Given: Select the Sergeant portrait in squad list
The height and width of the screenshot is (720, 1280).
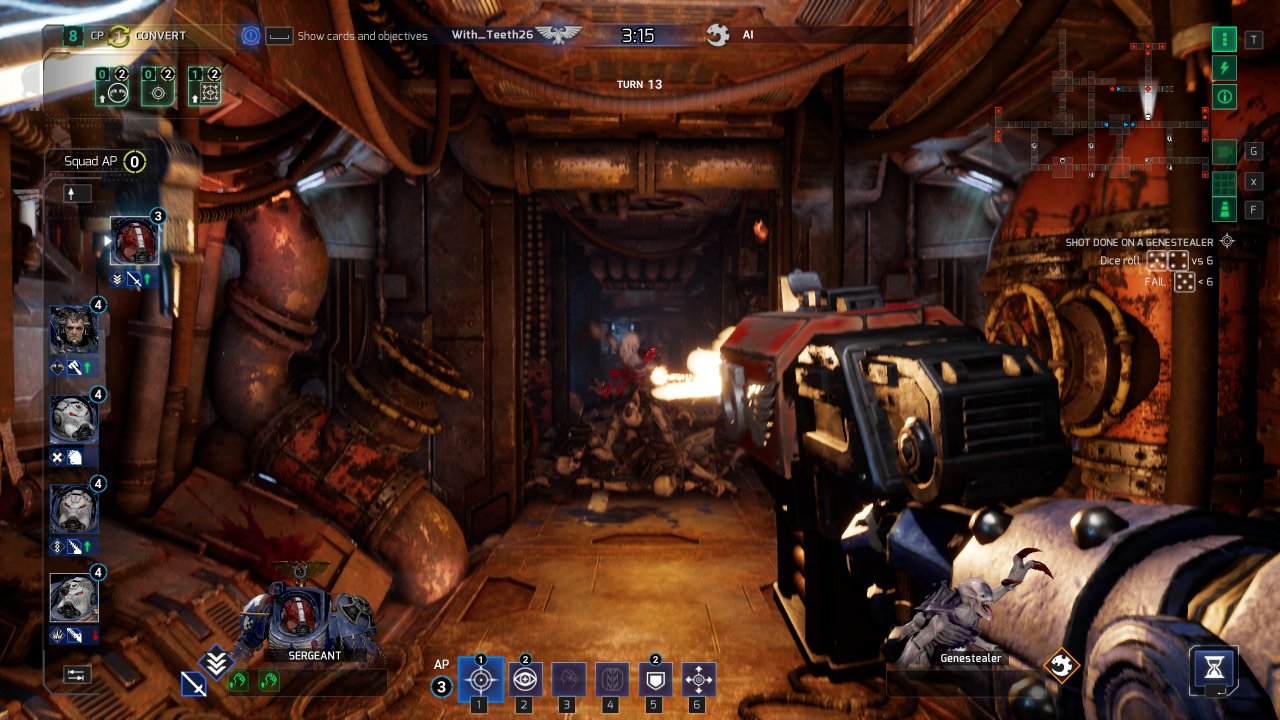Looking at the screenshot, I should coord(134,241).
